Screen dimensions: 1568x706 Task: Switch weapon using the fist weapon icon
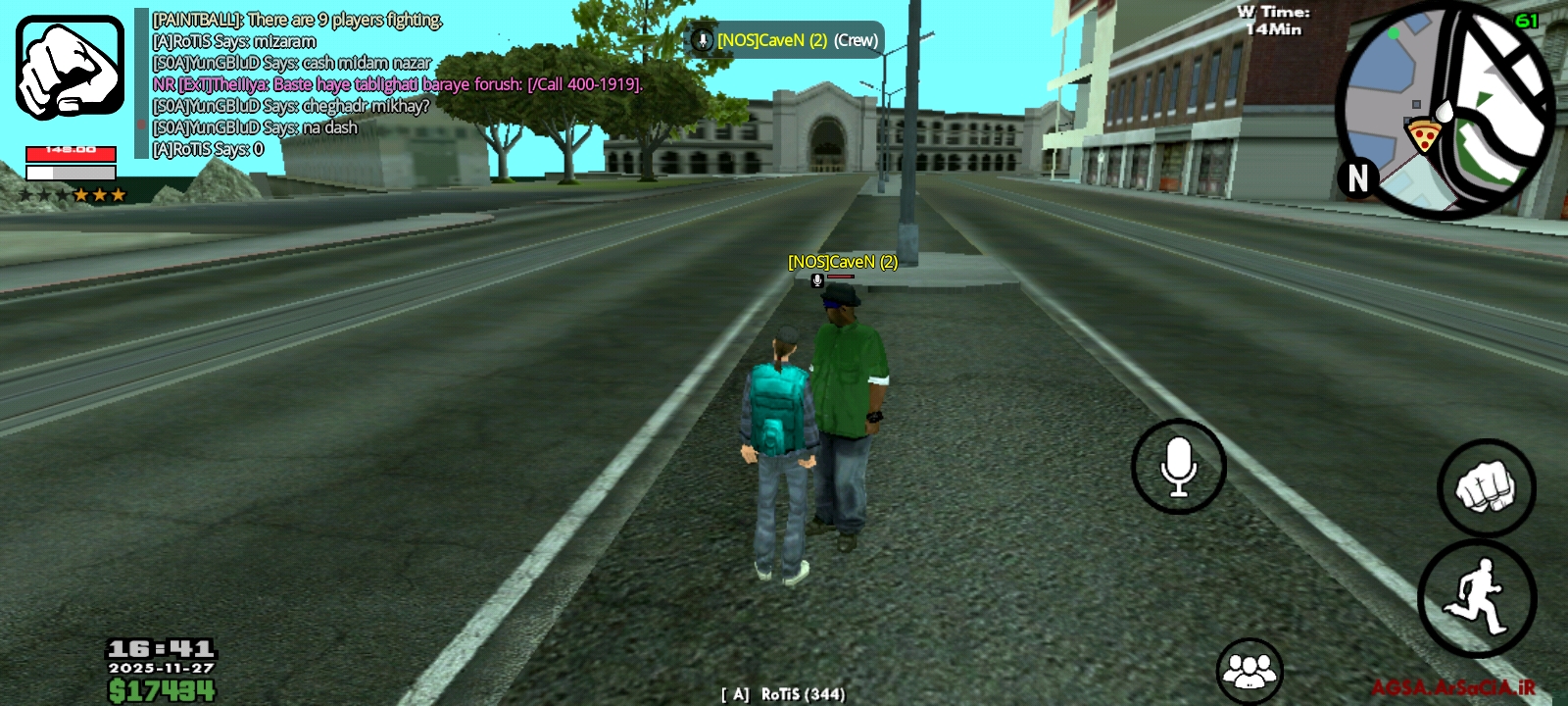coord(70,67)
